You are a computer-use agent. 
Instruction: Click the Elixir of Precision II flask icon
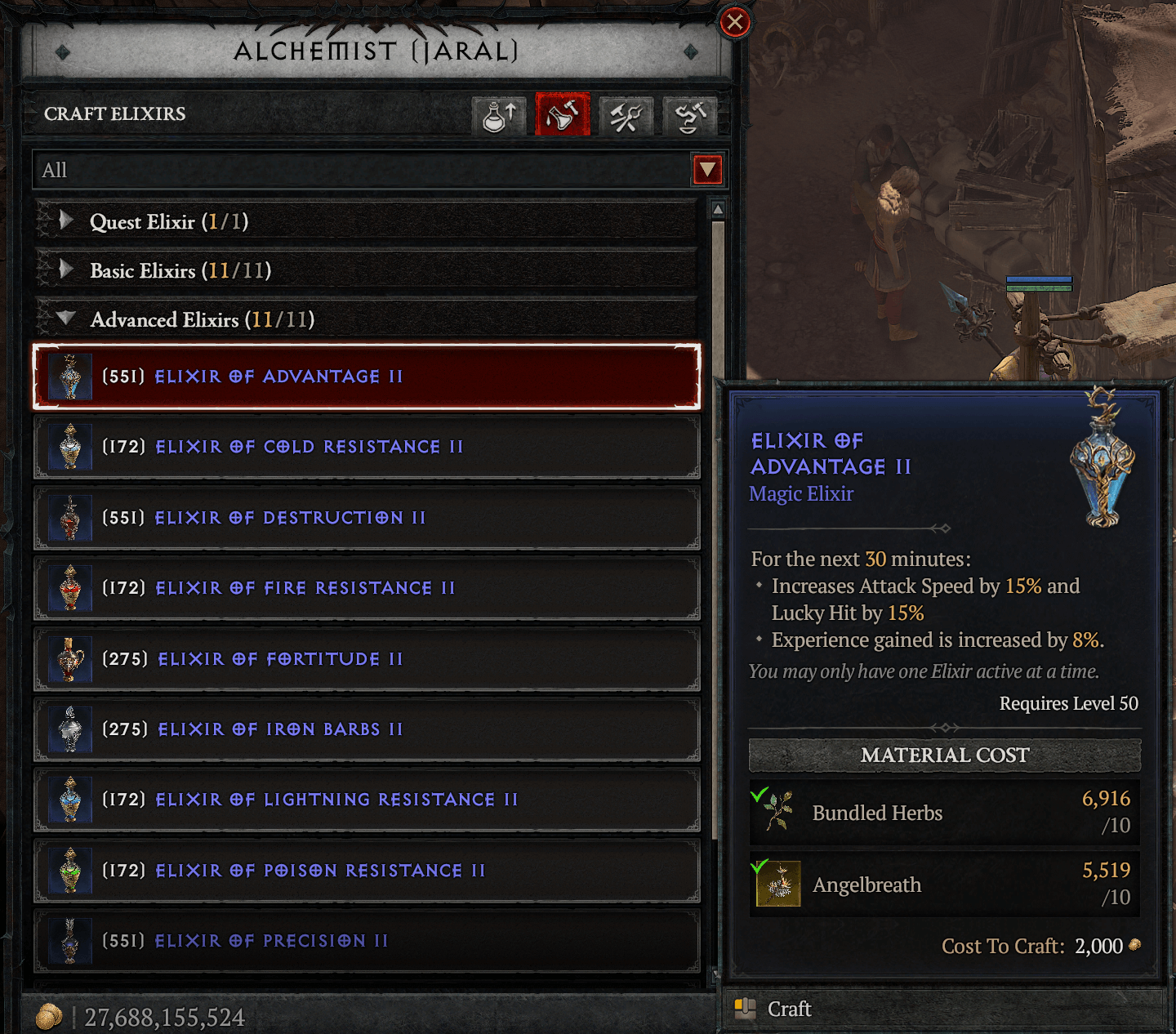pyautogui.click(x=69, y=941)
